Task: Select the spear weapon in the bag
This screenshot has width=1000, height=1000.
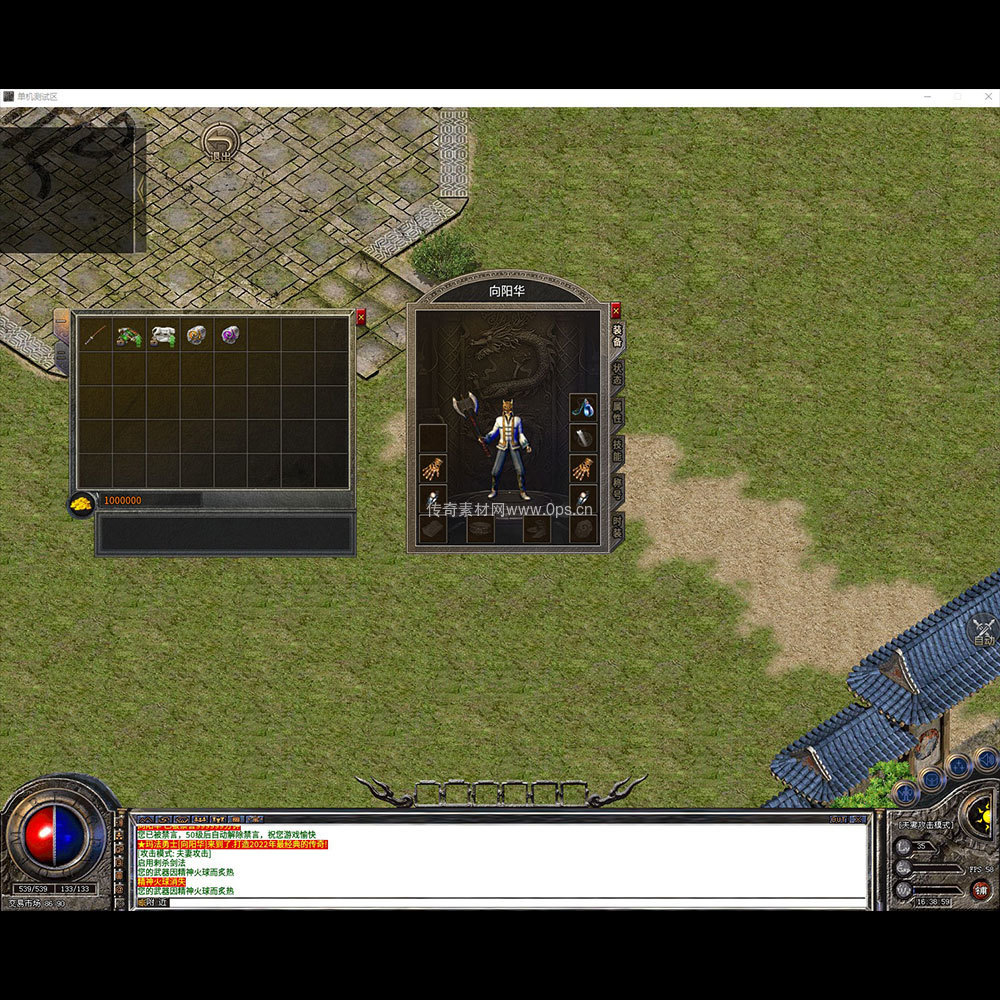Action: click(x=95, y=335)
